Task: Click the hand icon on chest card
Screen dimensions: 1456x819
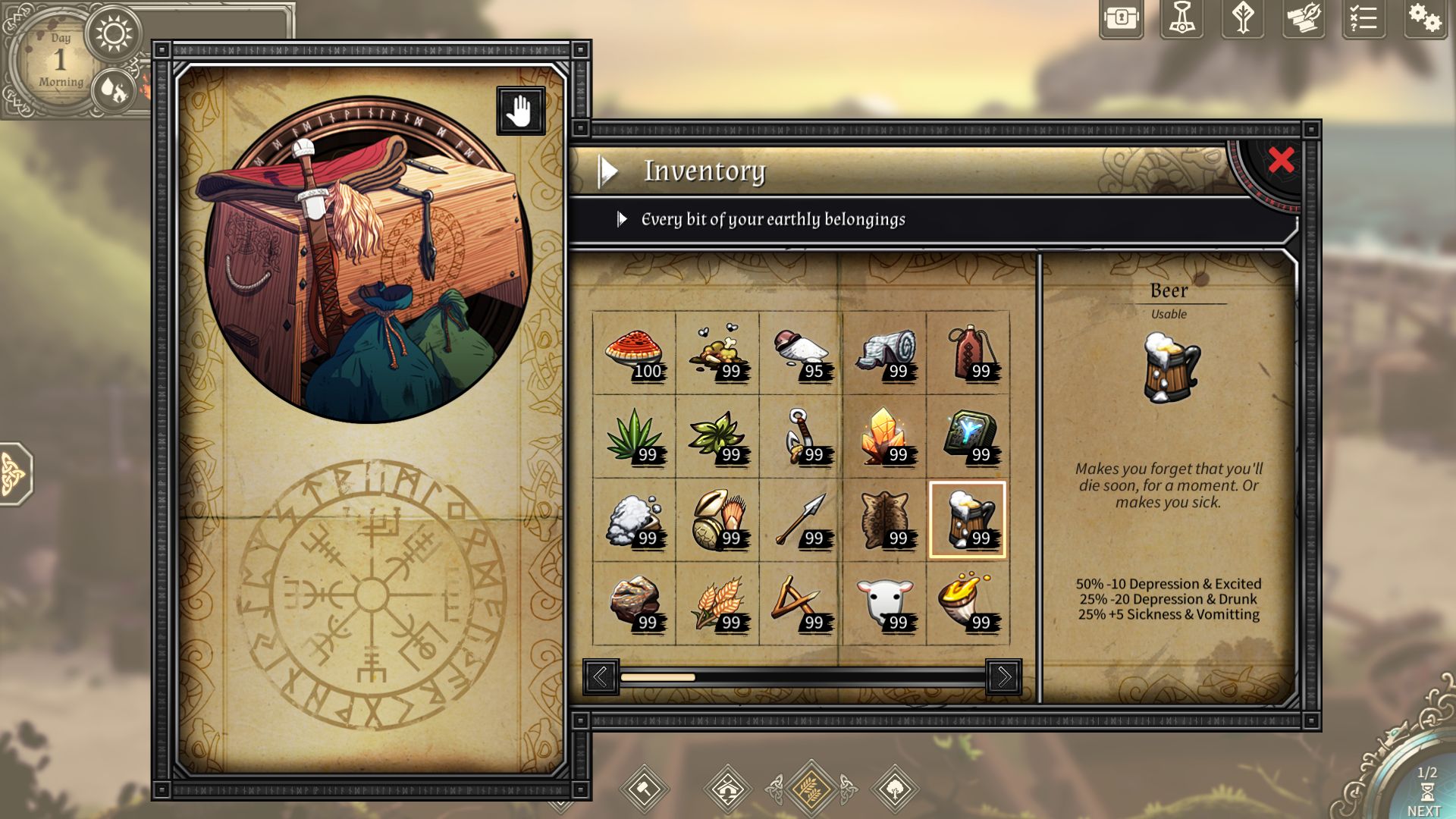Action: (520, 111)
